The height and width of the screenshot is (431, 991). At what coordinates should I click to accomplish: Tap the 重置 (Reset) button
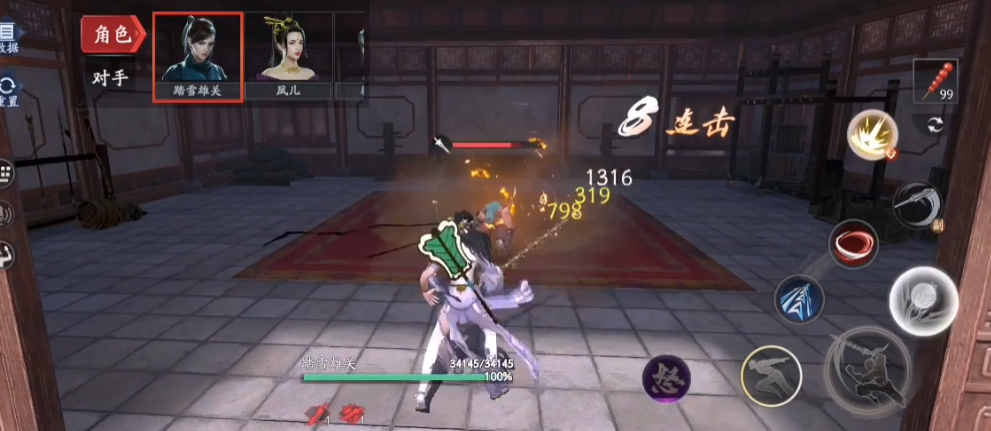(8, 92)
